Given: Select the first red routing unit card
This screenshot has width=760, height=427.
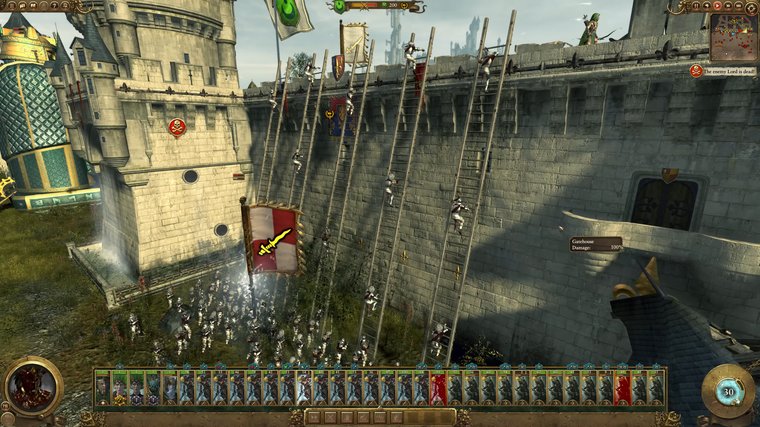Looking at the screenshot, I should point(437,387).
